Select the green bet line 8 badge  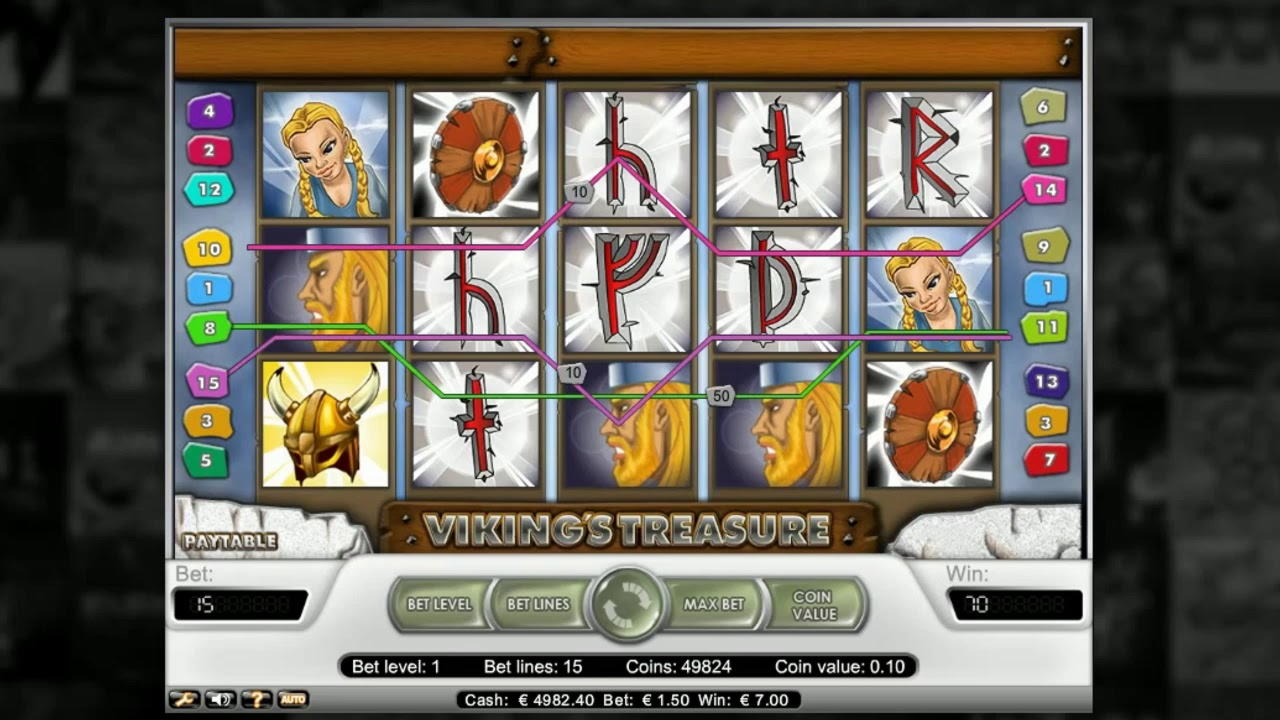(x=209, y=327)
